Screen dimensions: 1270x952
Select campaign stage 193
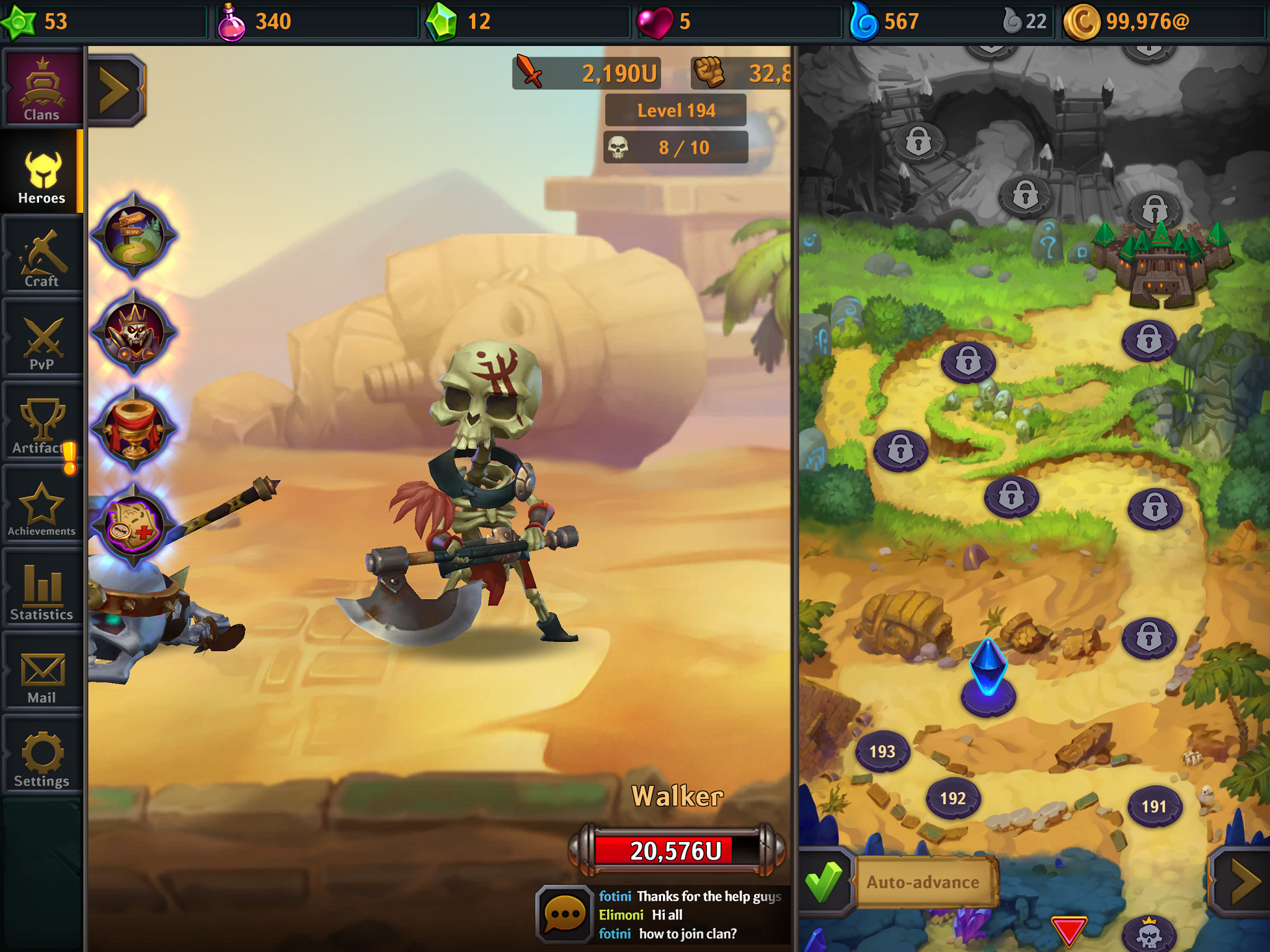883,750
